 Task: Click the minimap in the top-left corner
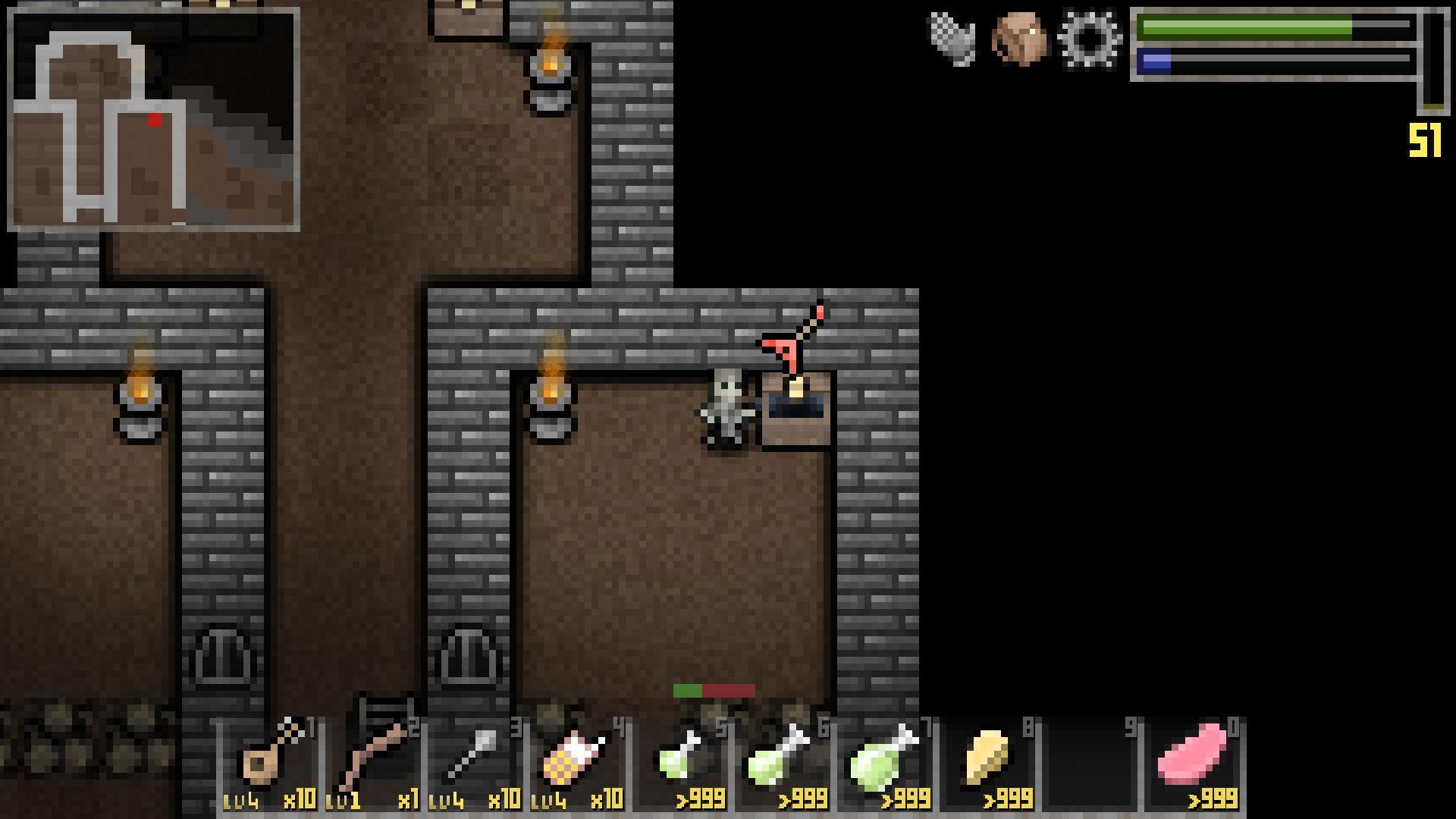pos(152,118)
